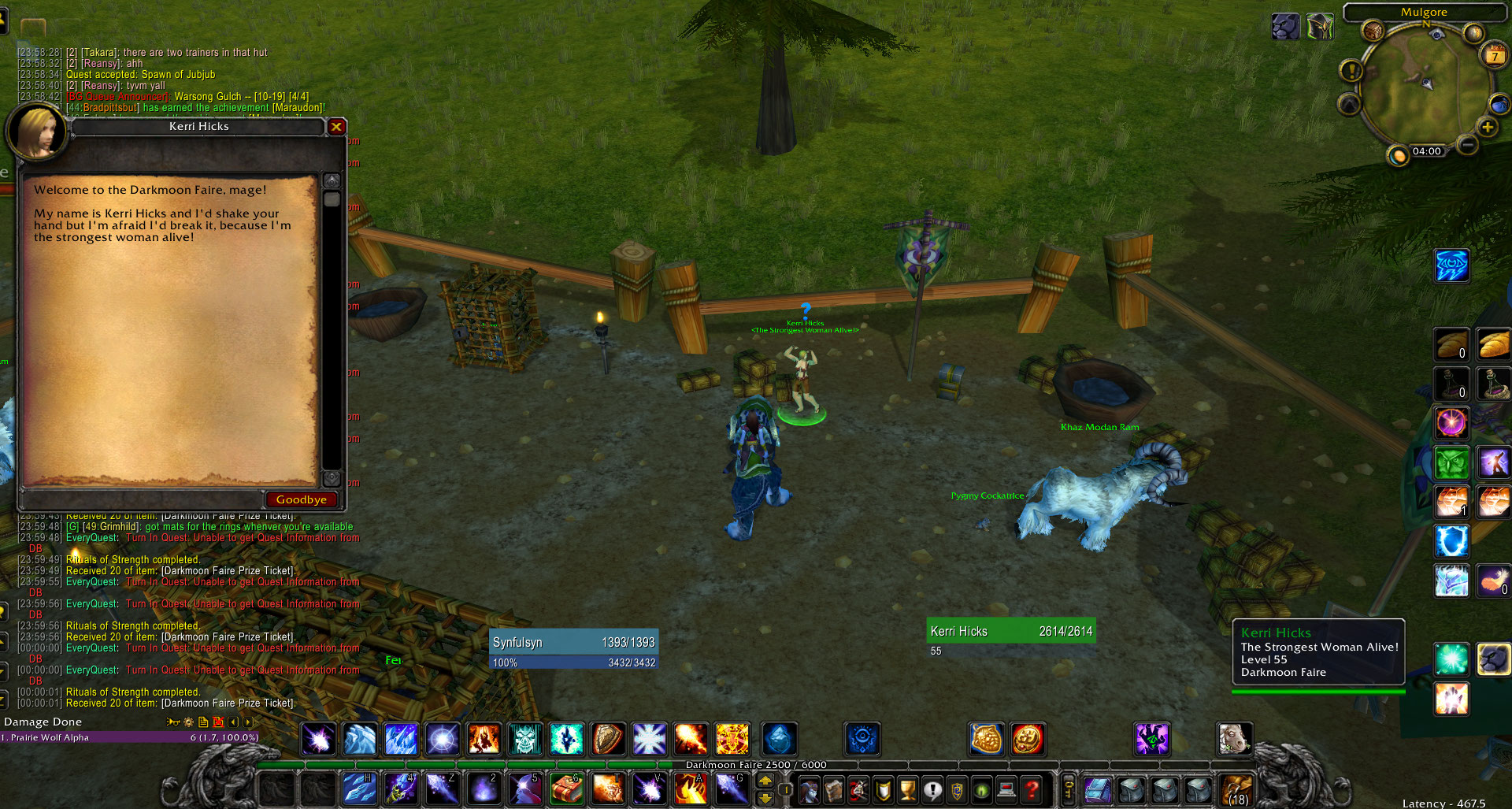The height and width of the screenshot is (809, 1512).
Task: Open the Spellbook from the micro menu
Action: tap(835, 789)
